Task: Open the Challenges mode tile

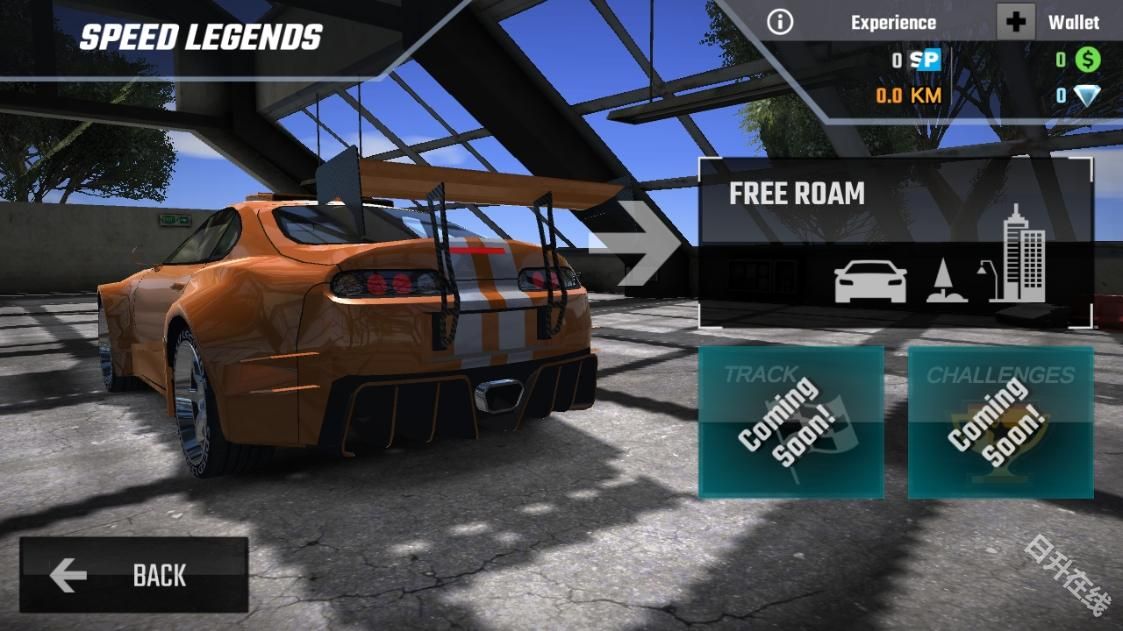Action: tap(1000, 422)
